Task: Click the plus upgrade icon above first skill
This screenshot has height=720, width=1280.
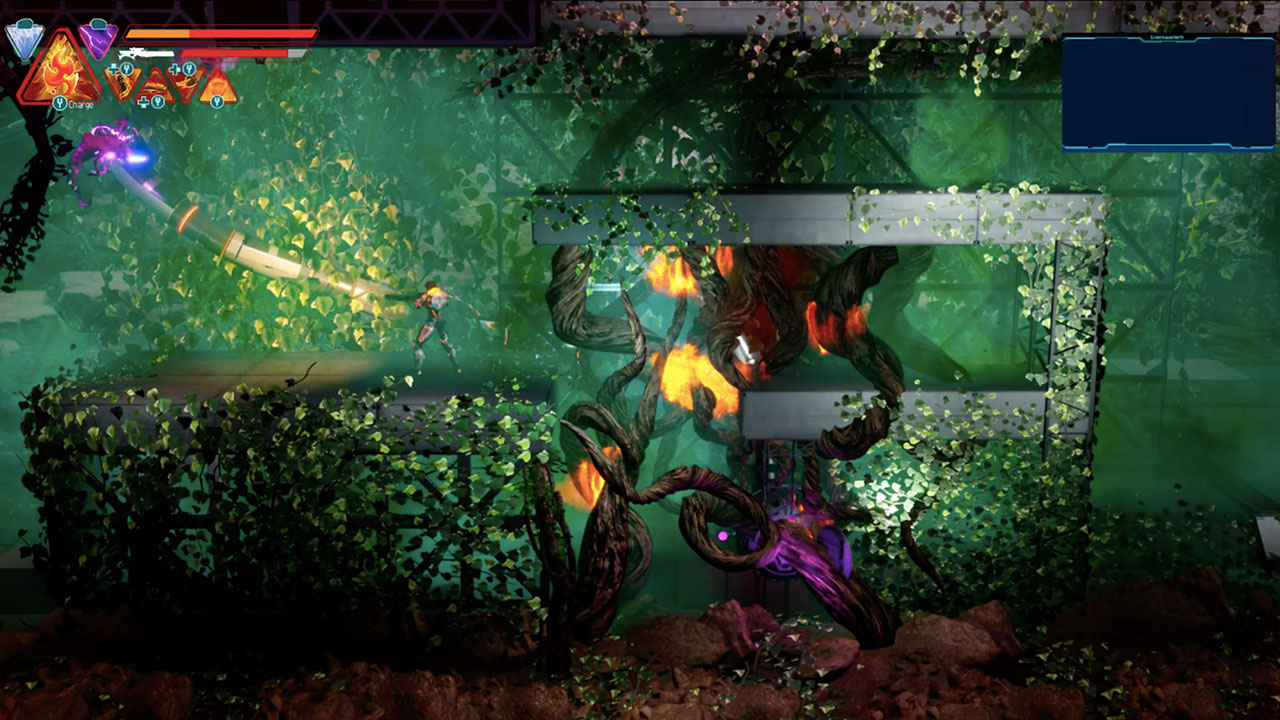Action: point(112,68)
